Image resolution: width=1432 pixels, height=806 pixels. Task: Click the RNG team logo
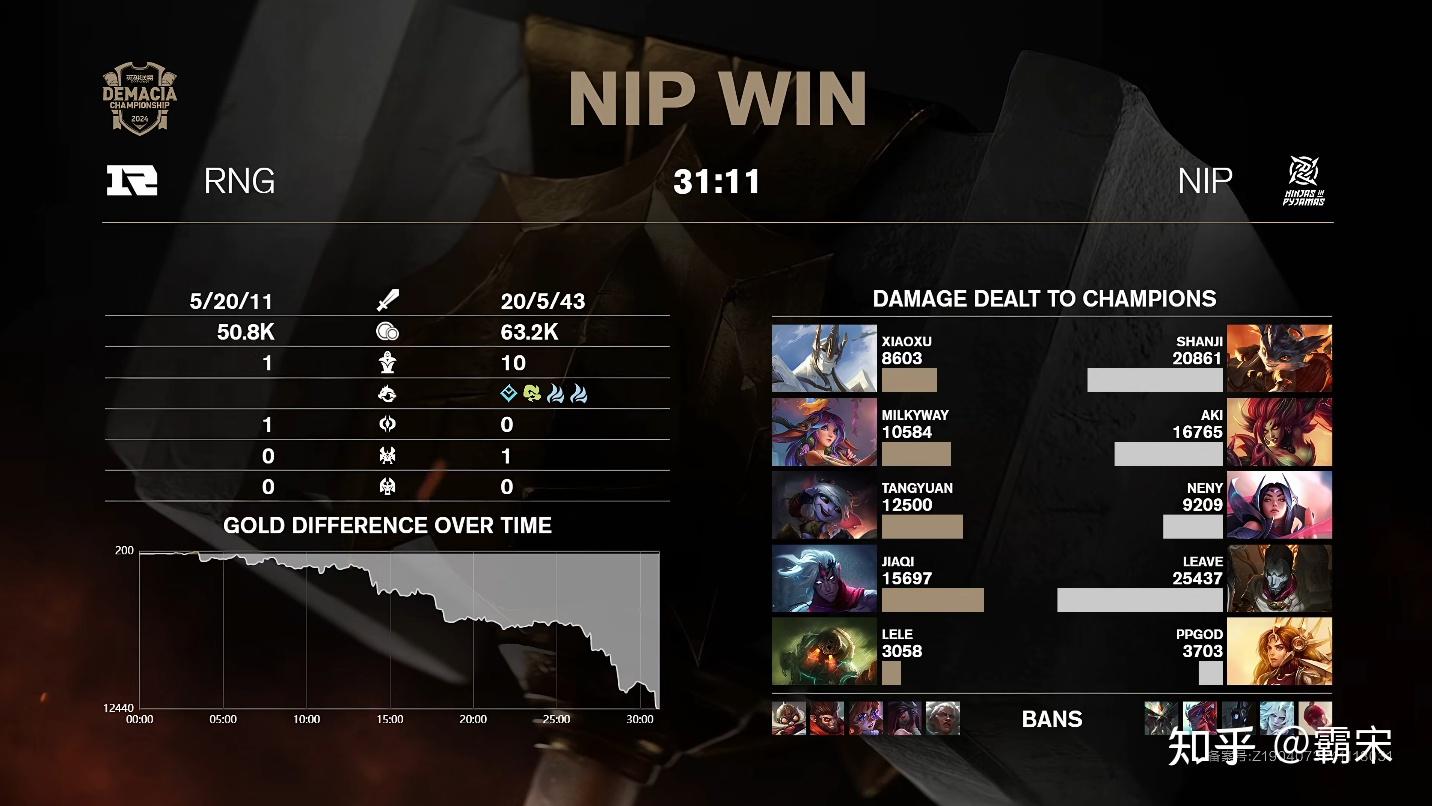pyautogui.click(x=132, y=180)
